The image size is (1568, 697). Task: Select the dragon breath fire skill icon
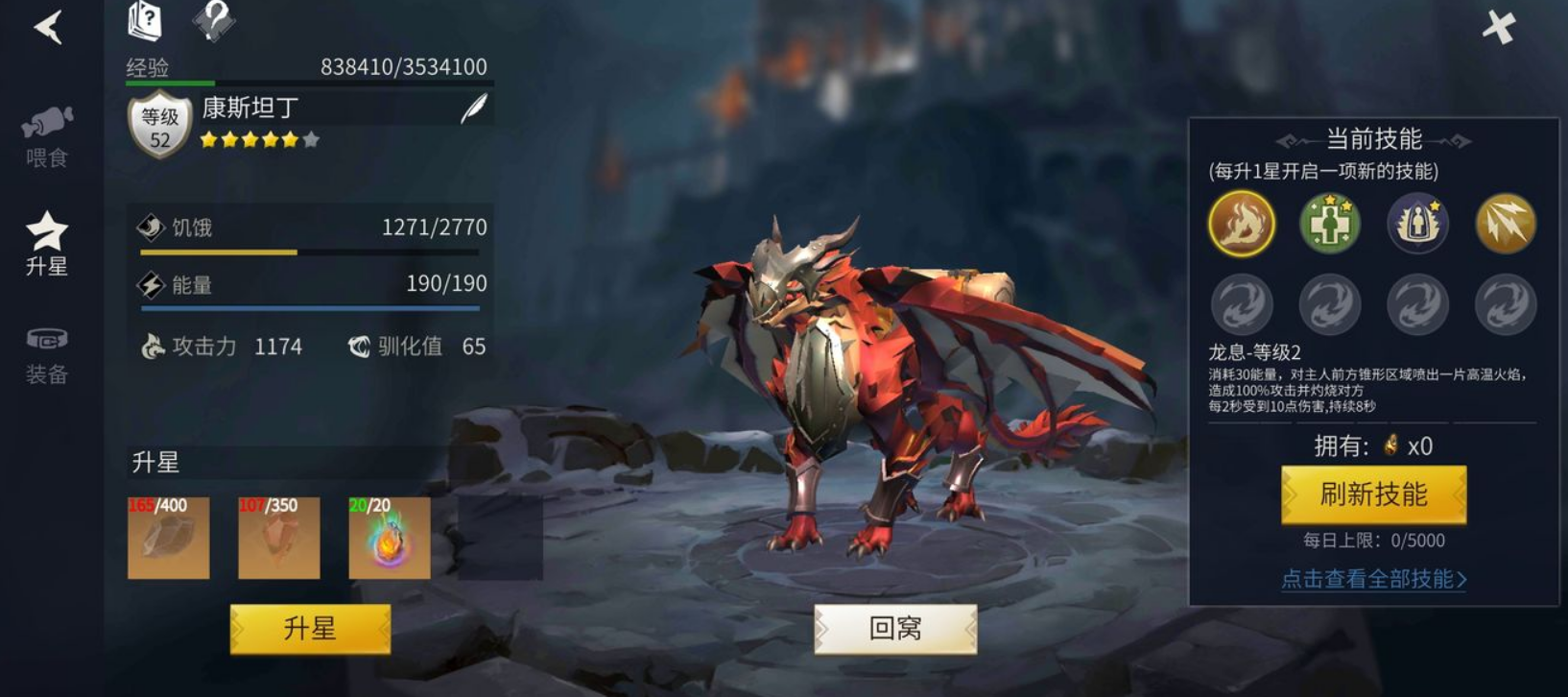pos(1242,224)
